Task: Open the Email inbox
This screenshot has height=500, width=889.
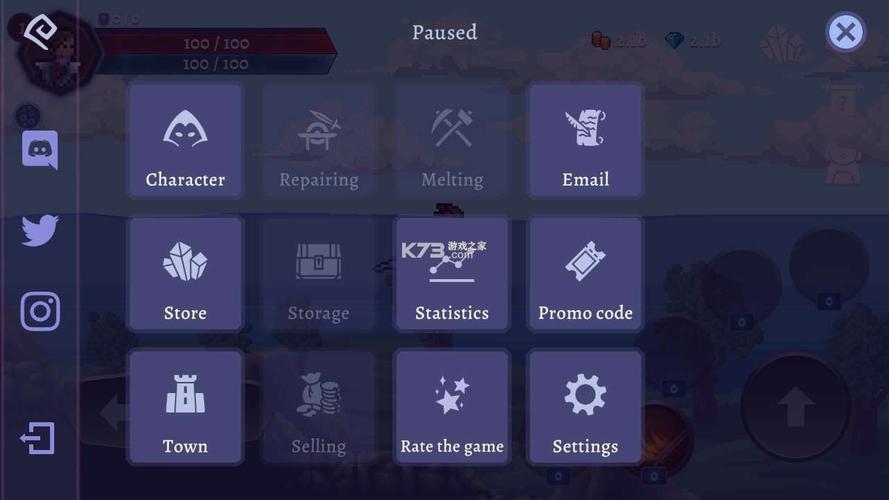Action: coord(585,141)
